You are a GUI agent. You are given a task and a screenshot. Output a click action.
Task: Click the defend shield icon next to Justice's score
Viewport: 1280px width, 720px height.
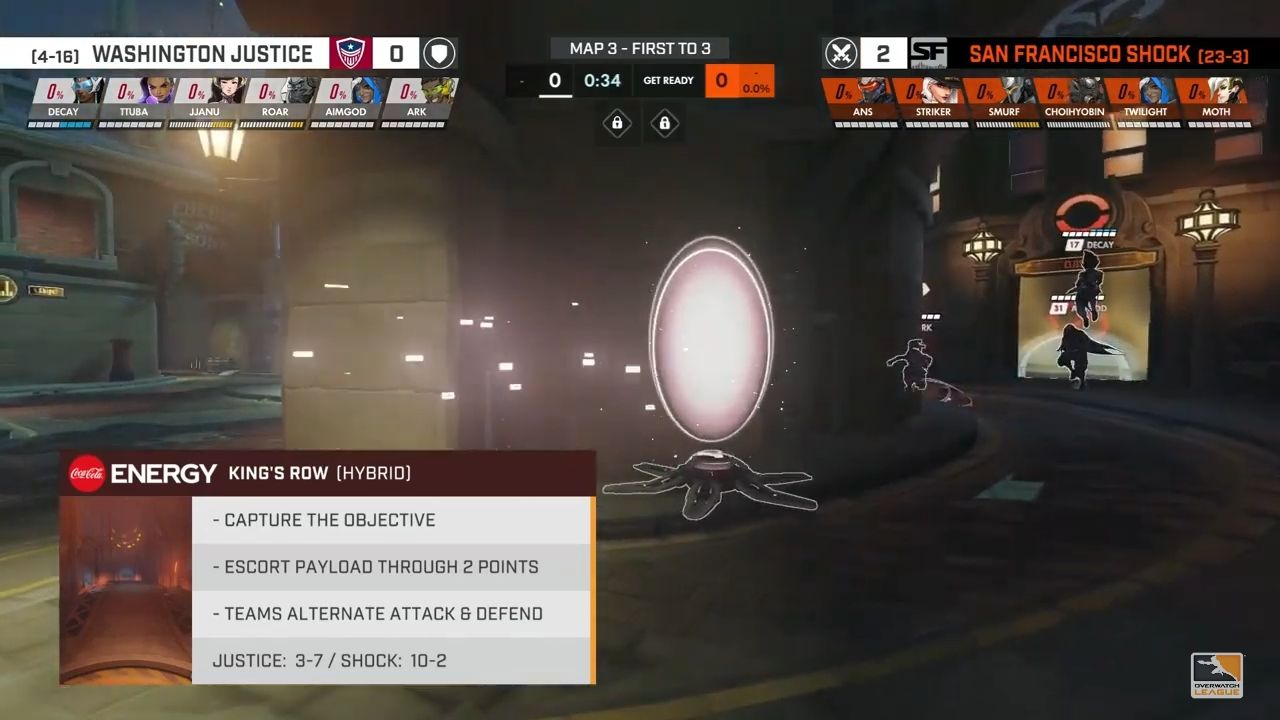point(439,54)
